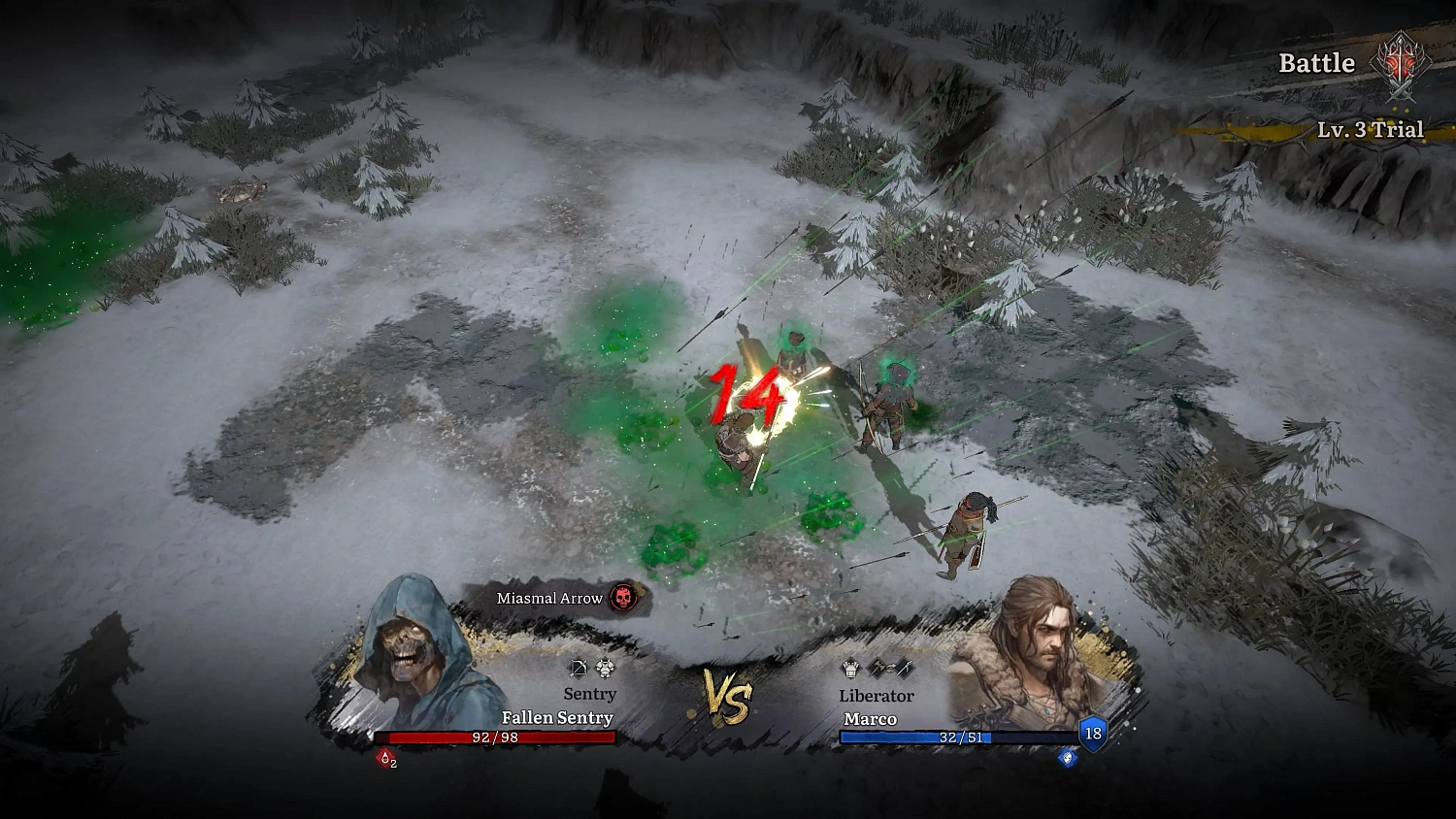Select the crossbow weapon icon above Sentry
Screen dimensions: 1456x819
click(579, 669)
